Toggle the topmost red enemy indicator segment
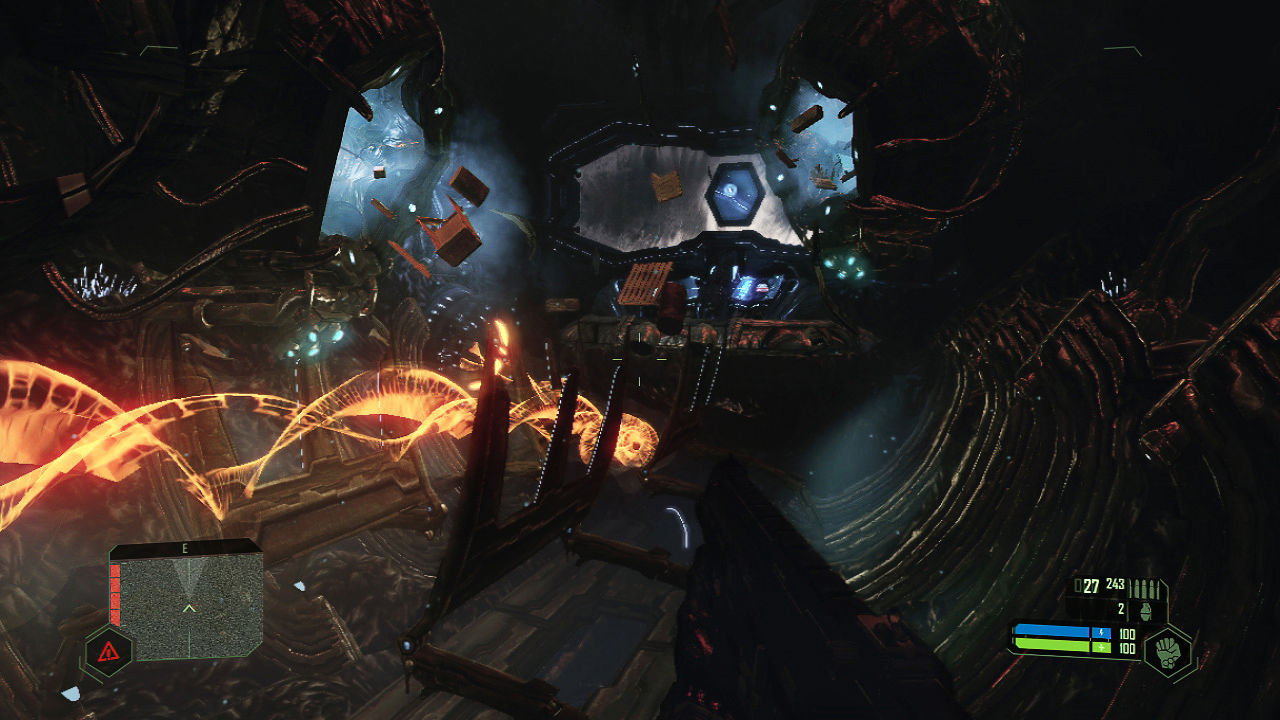The height and width of the screenshot is (720, 1280). pos(115,572)
